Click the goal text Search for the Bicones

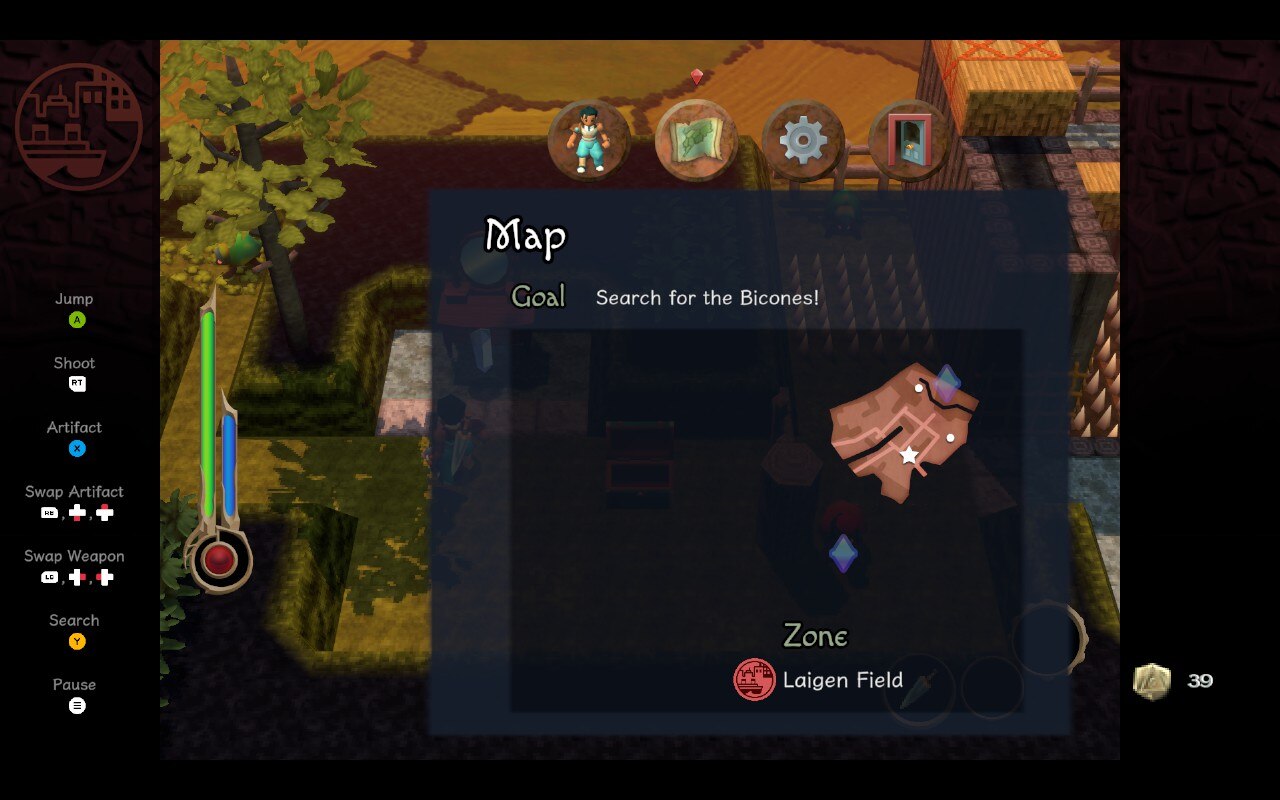click(x=708, y=297)
